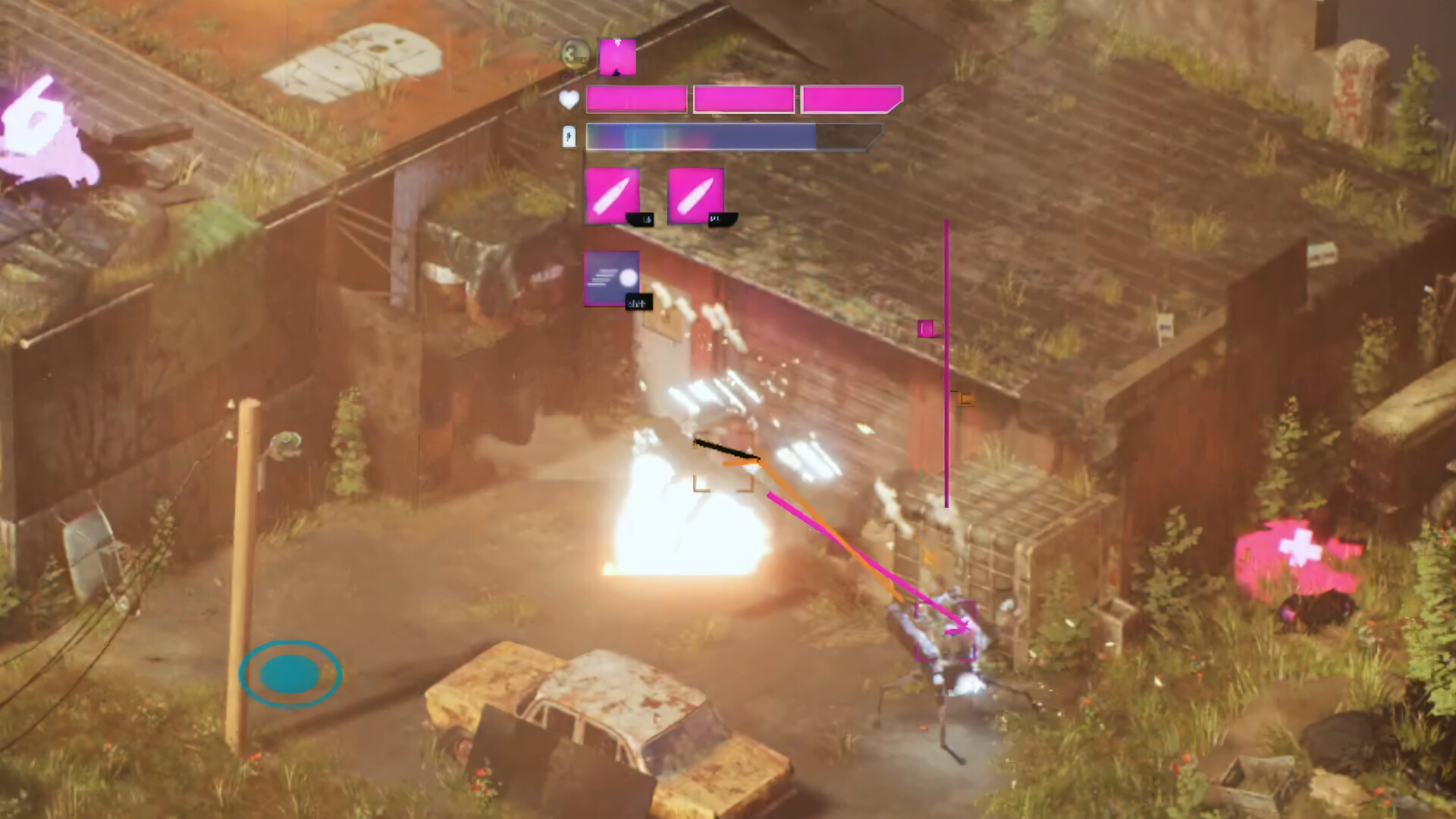Click the first segment of the health bar
Screen dimensions: 1456x819
click(x=635, y=99)
